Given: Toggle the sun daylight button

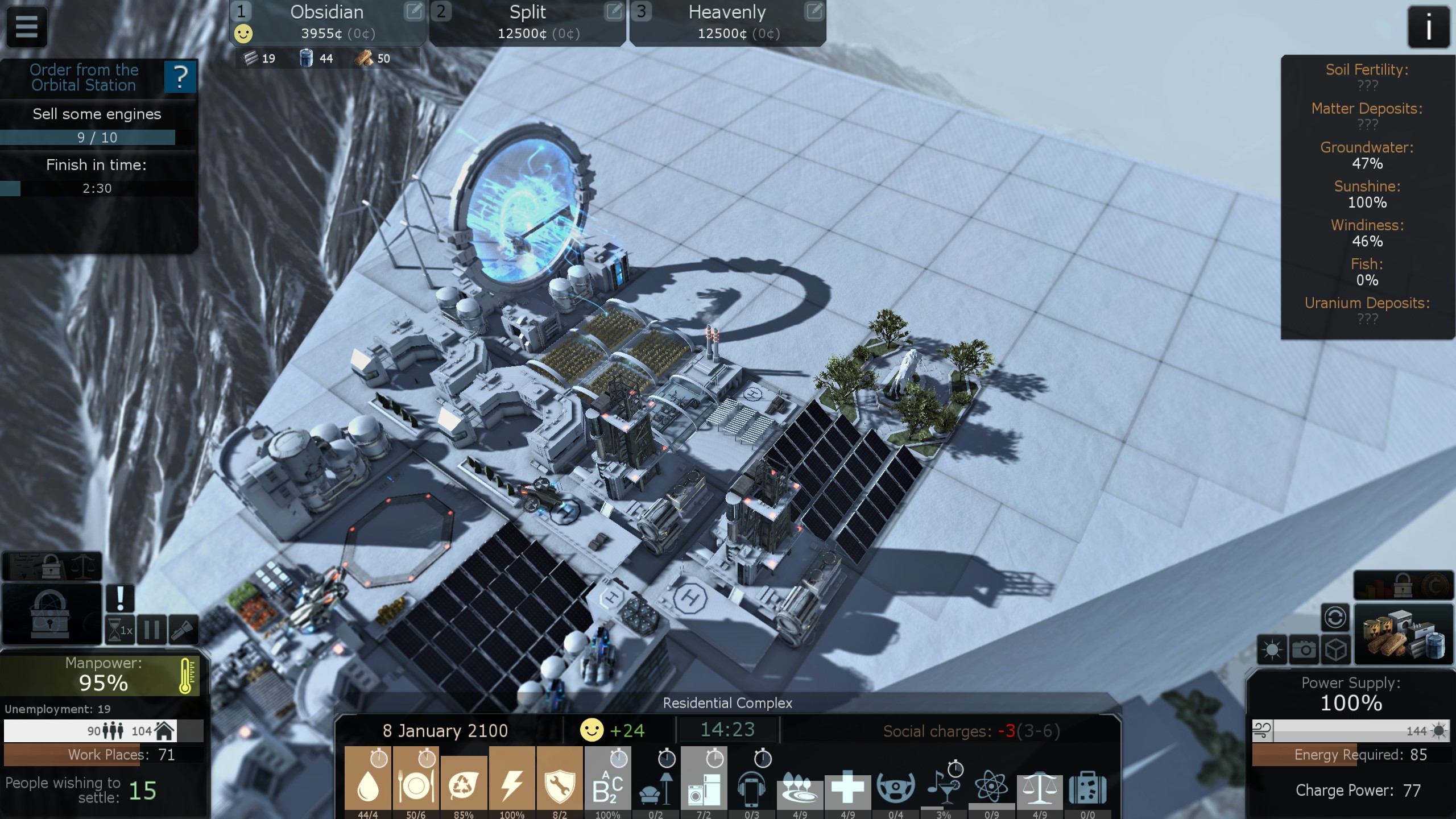Looking at the screenshot, I should point(1272,650).
